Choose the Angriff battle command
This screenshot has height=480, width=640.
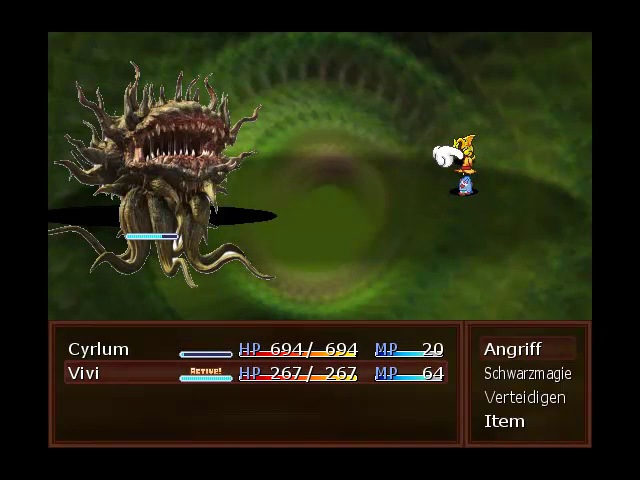[x=513, y=349]
